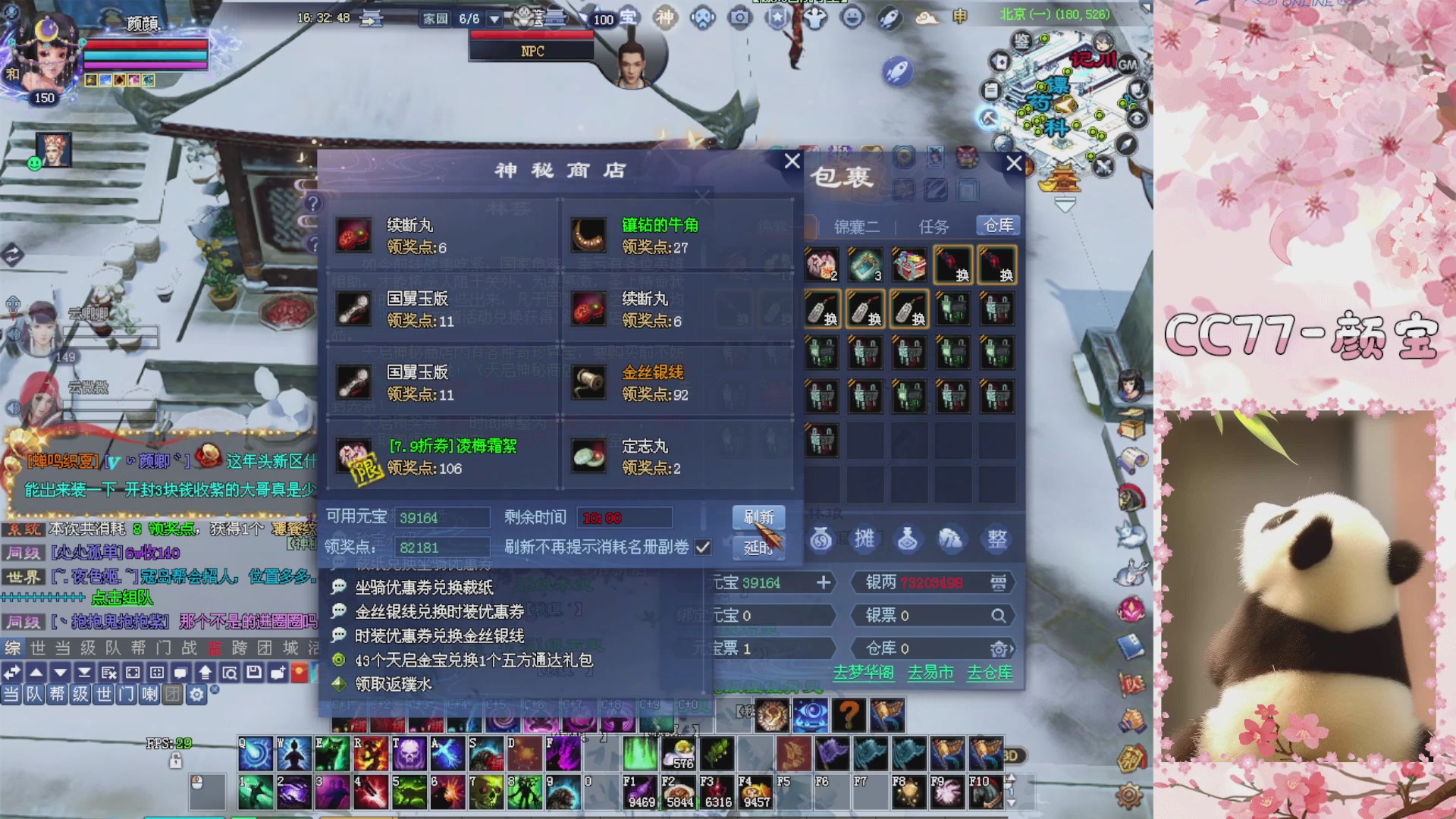Click the 神 deity icon near top

pos(666,18)
